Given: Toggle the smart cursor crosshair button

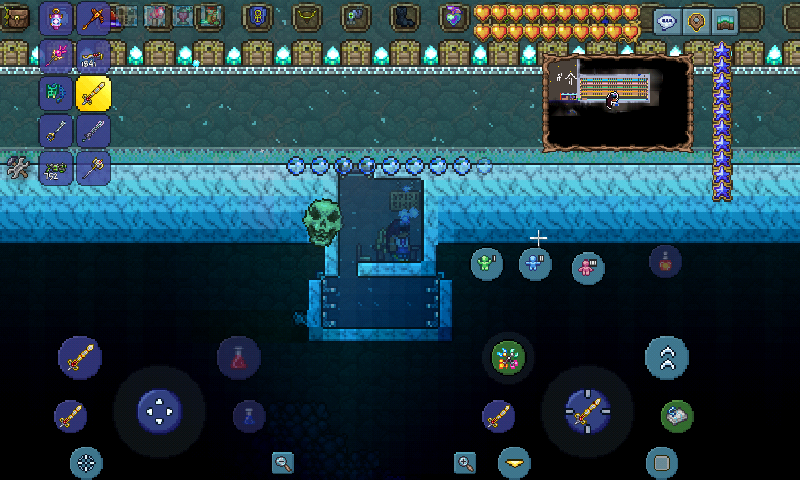Looking at the screenshot, I should pyautogui.click(x=86, y=462).
